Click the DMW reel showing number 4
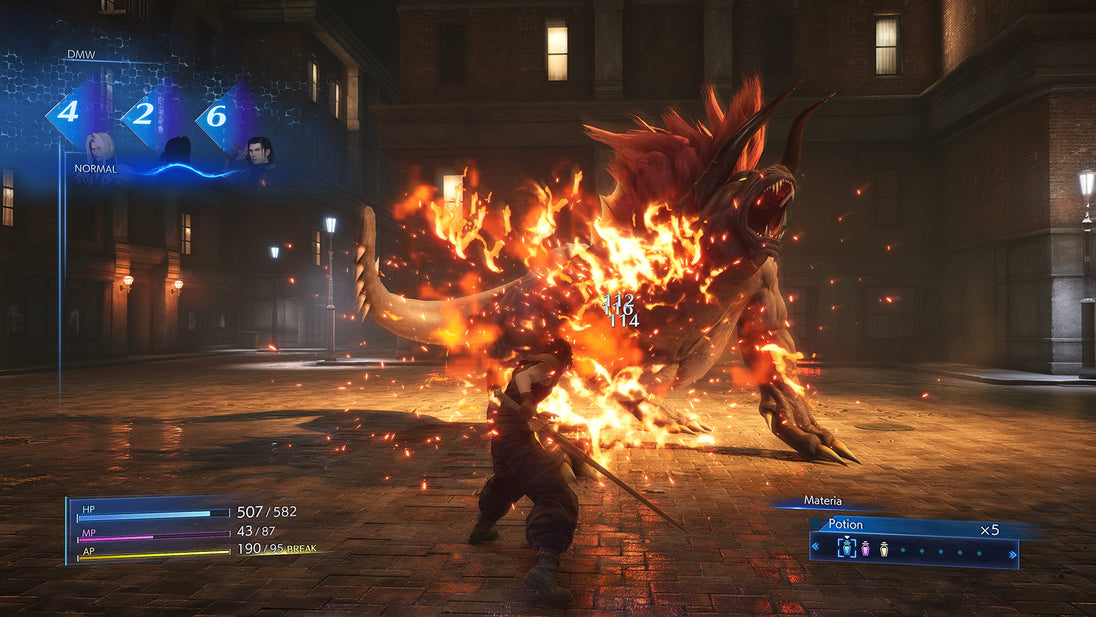Screen dimensions: 1096x617 [x=68, y=112]
